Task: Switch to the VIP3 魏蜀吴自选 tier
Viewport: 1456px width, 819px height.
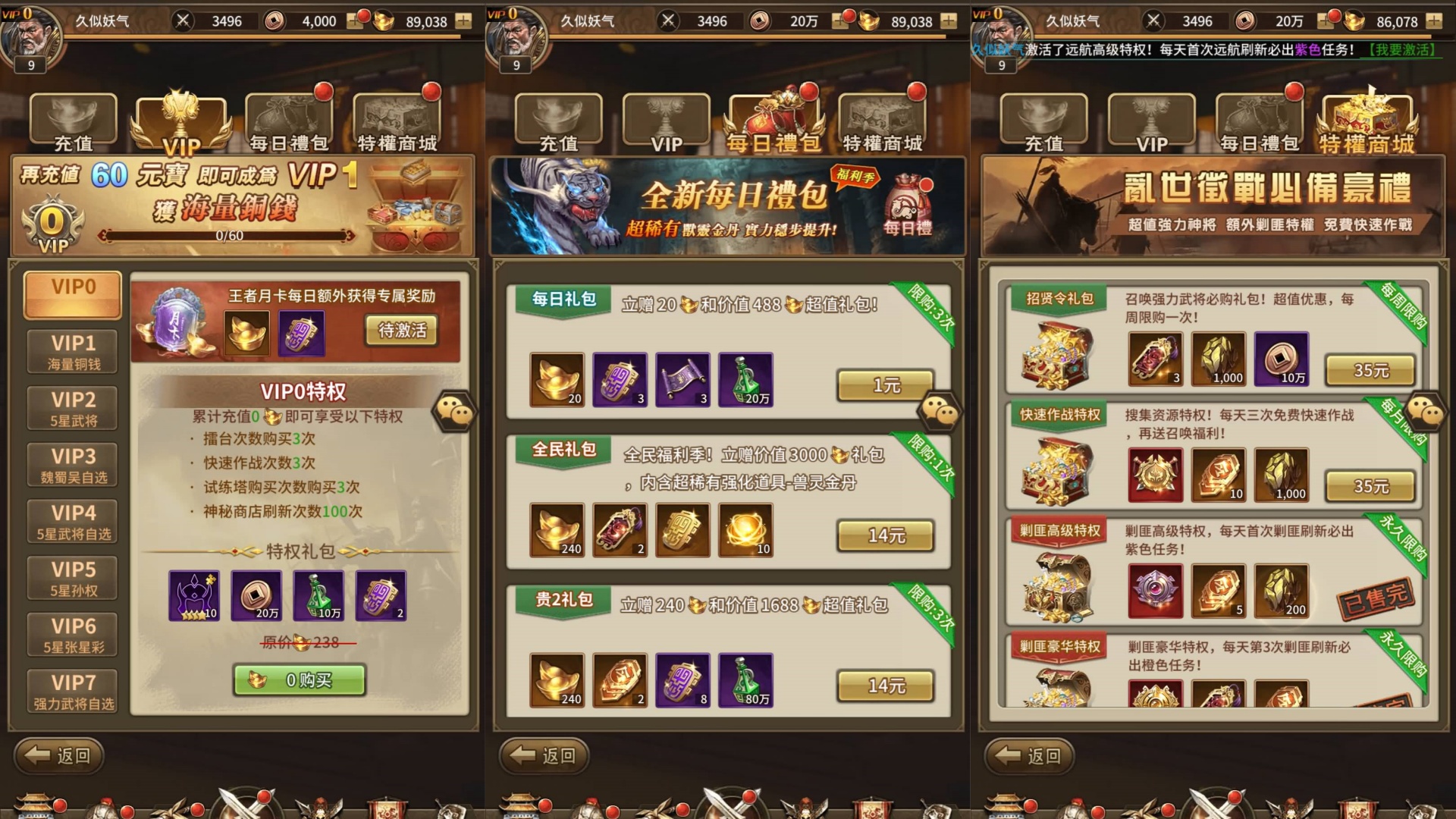Action: point(71,464)
